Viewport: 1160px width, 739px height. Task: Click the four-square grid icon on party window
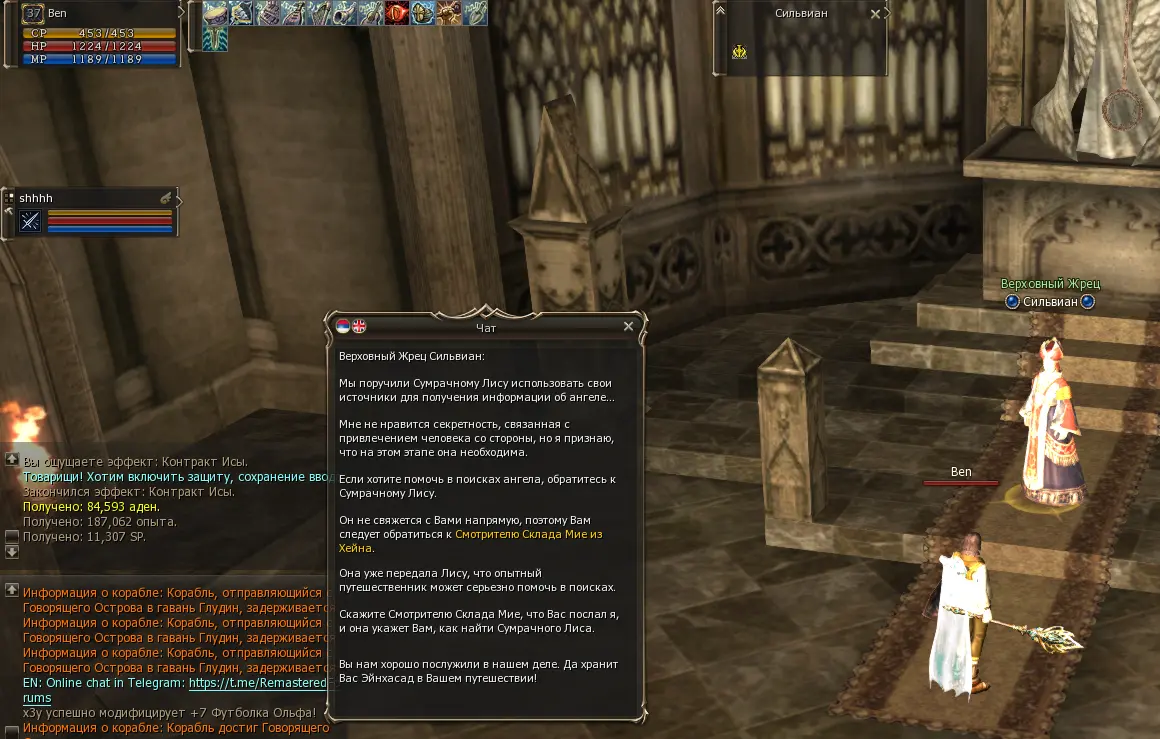point(8,197)
